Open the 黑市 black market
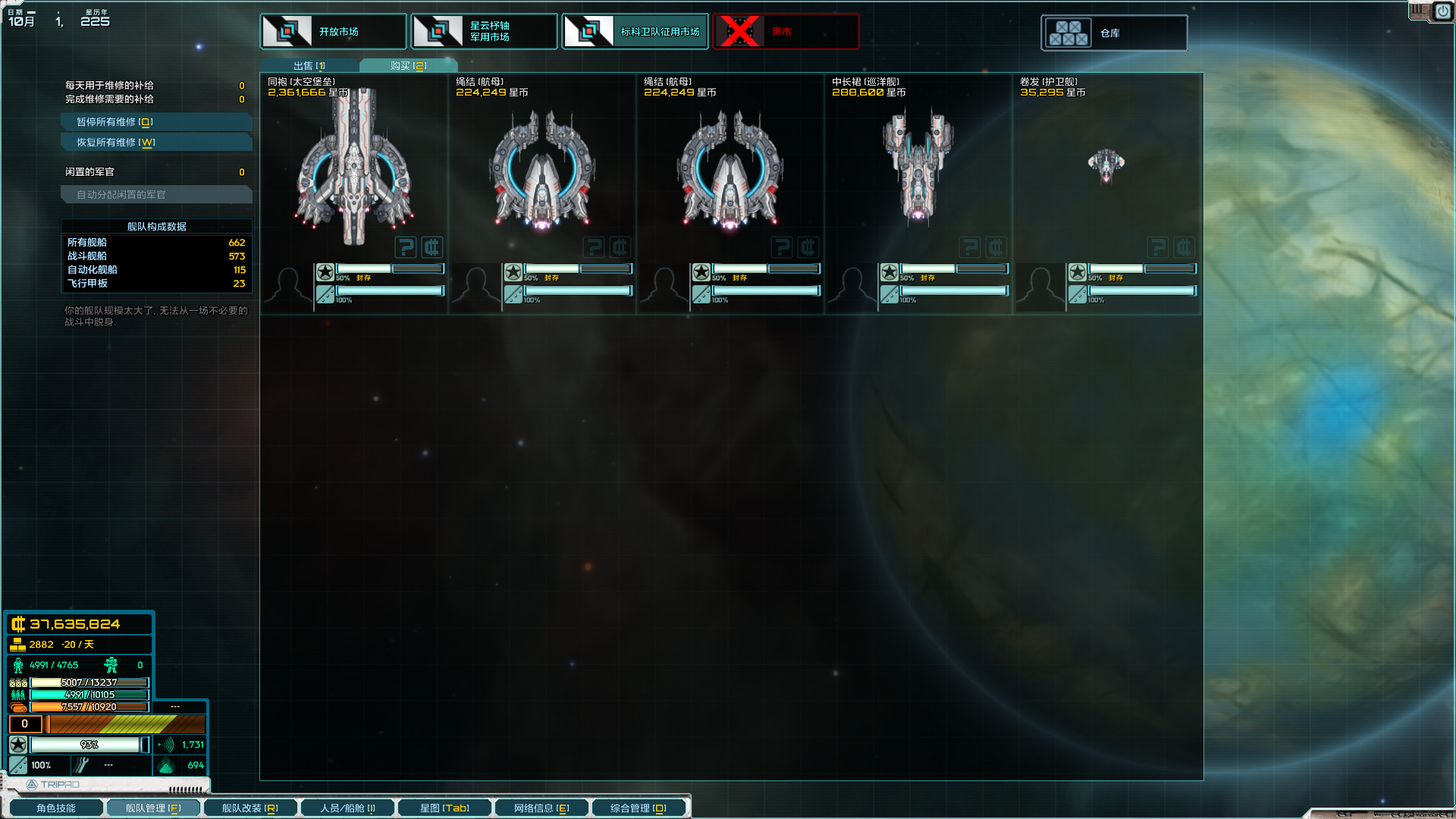This screenshot has height=819, width=1456. point(786,32)
